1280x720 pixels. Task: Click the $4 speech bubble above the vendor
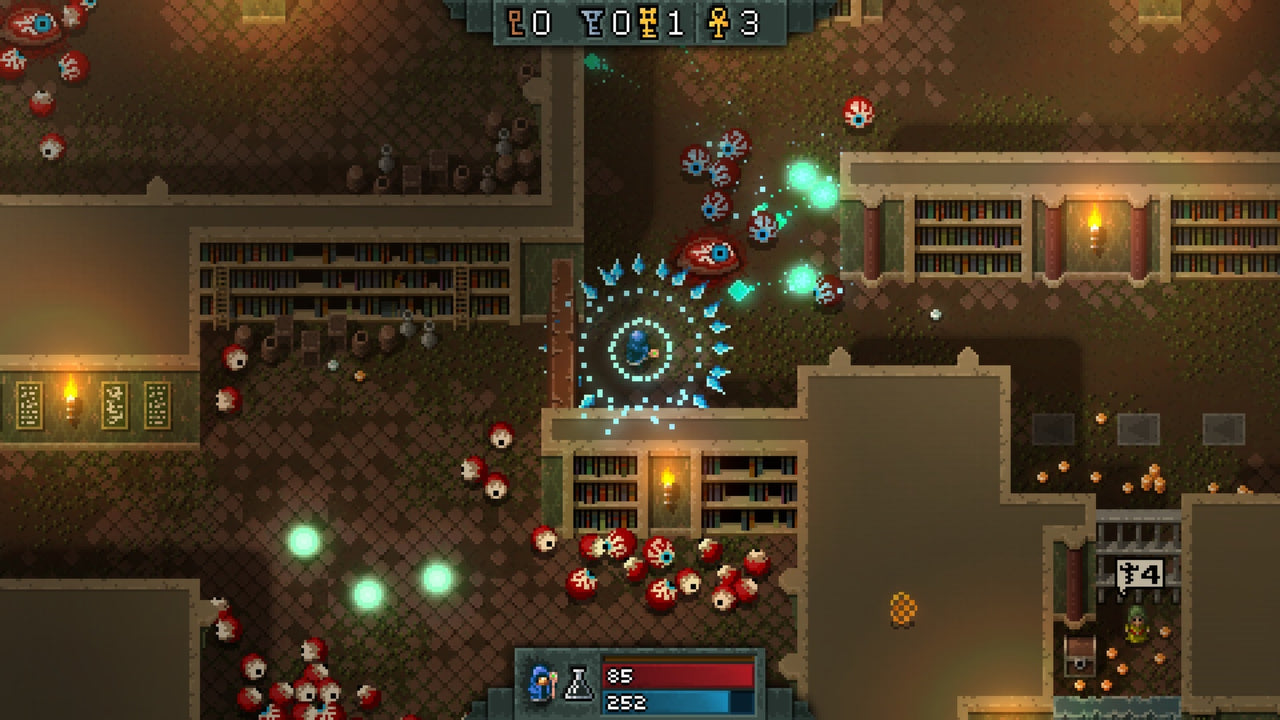click(1140, 572)
